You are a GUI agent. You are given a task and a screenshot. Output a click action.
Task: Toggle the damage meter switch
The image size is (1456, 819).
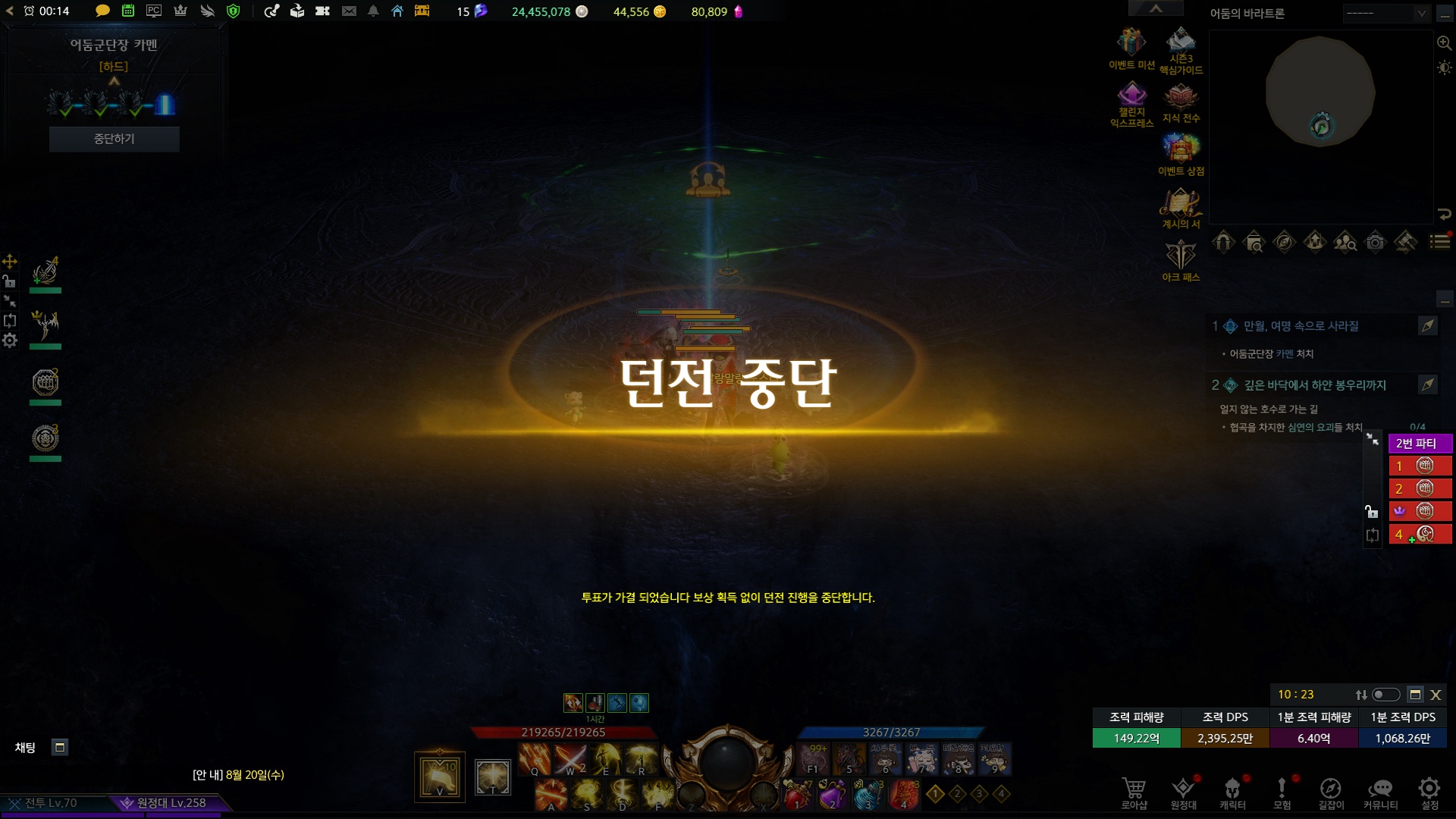1386,695
